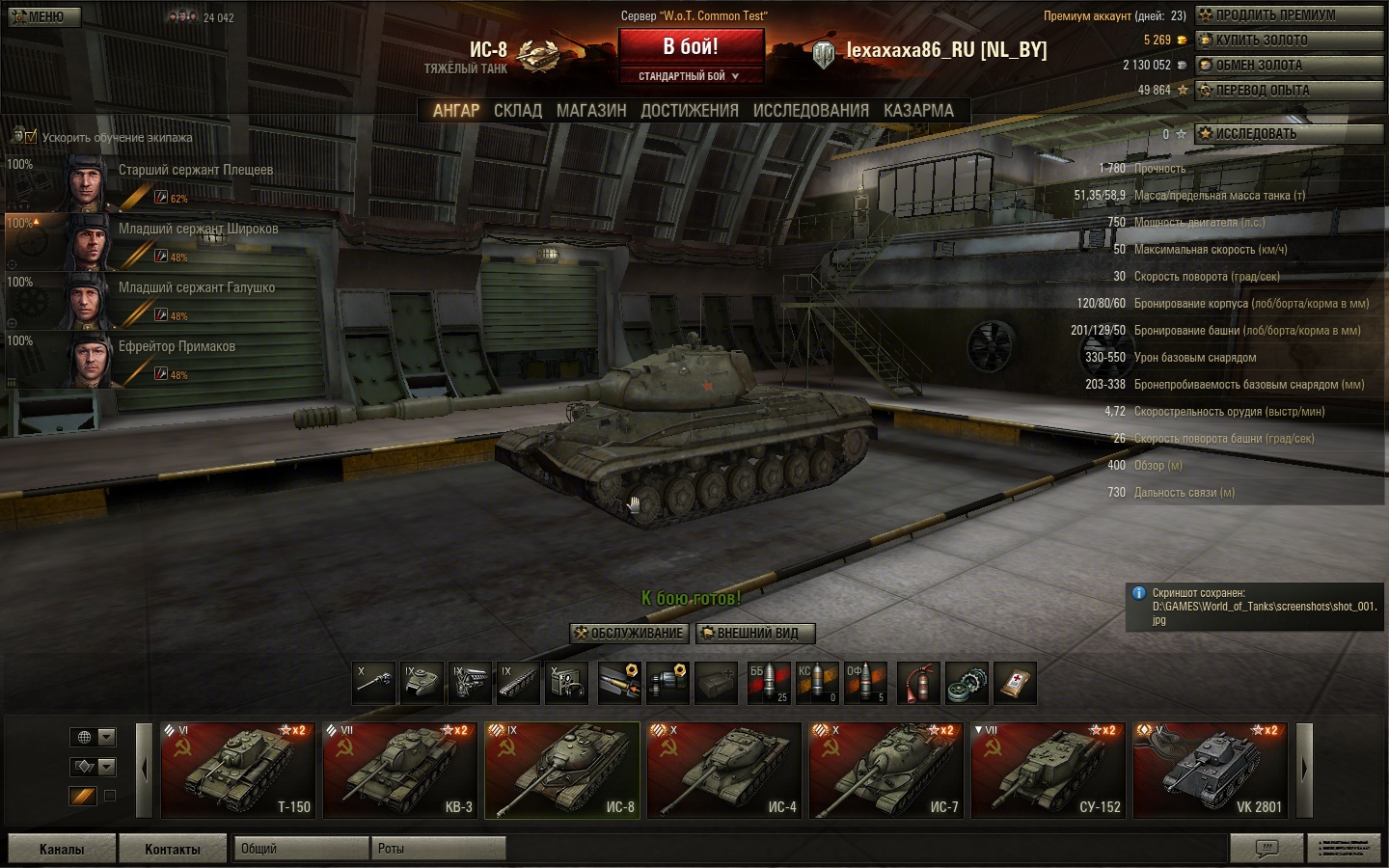Open the КАЗАРМА tab
This screenshot has height=868, width=1389.
918,111
